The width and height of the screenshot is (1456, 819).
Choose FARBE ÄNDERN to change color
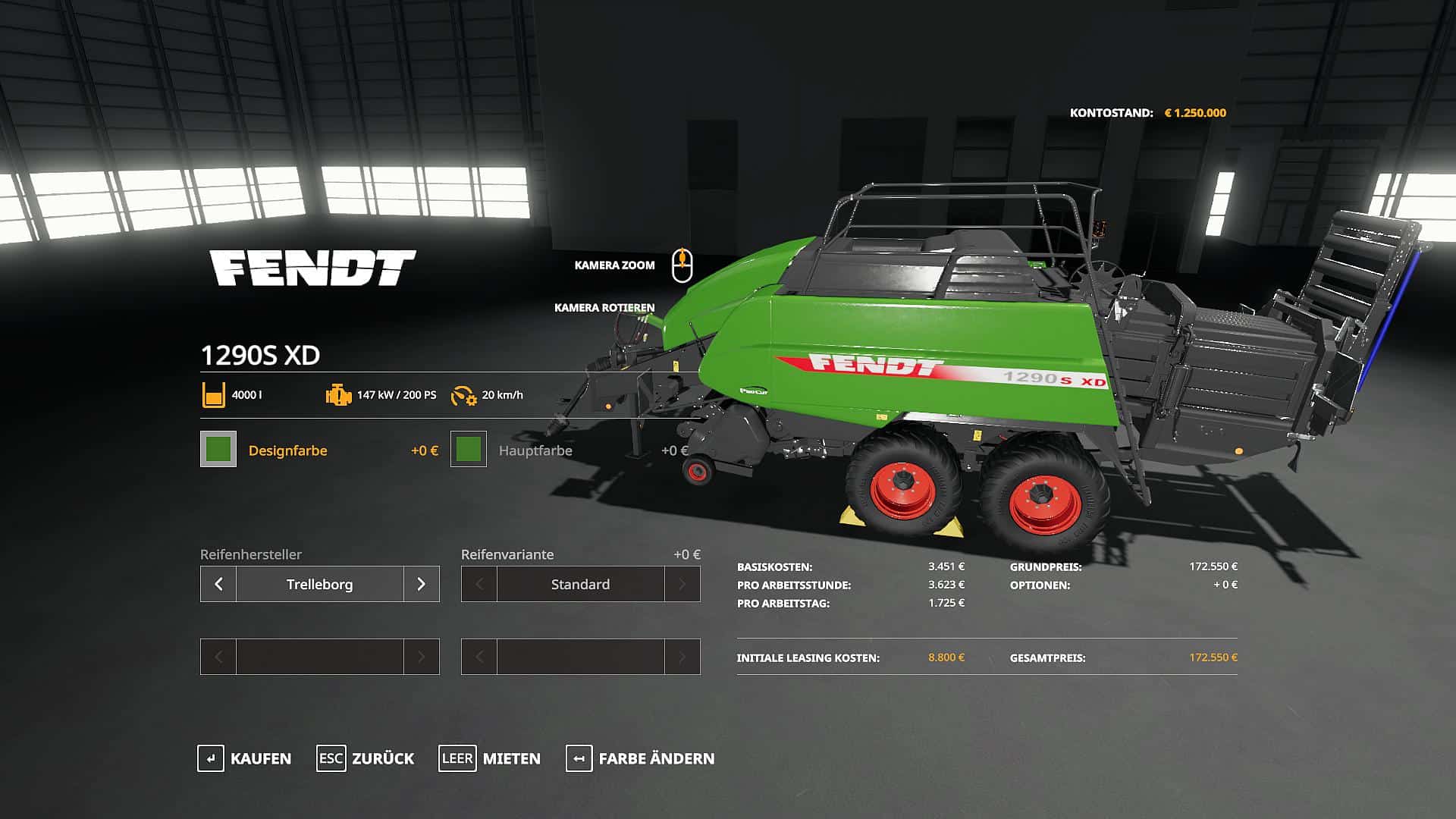[640, 758]
